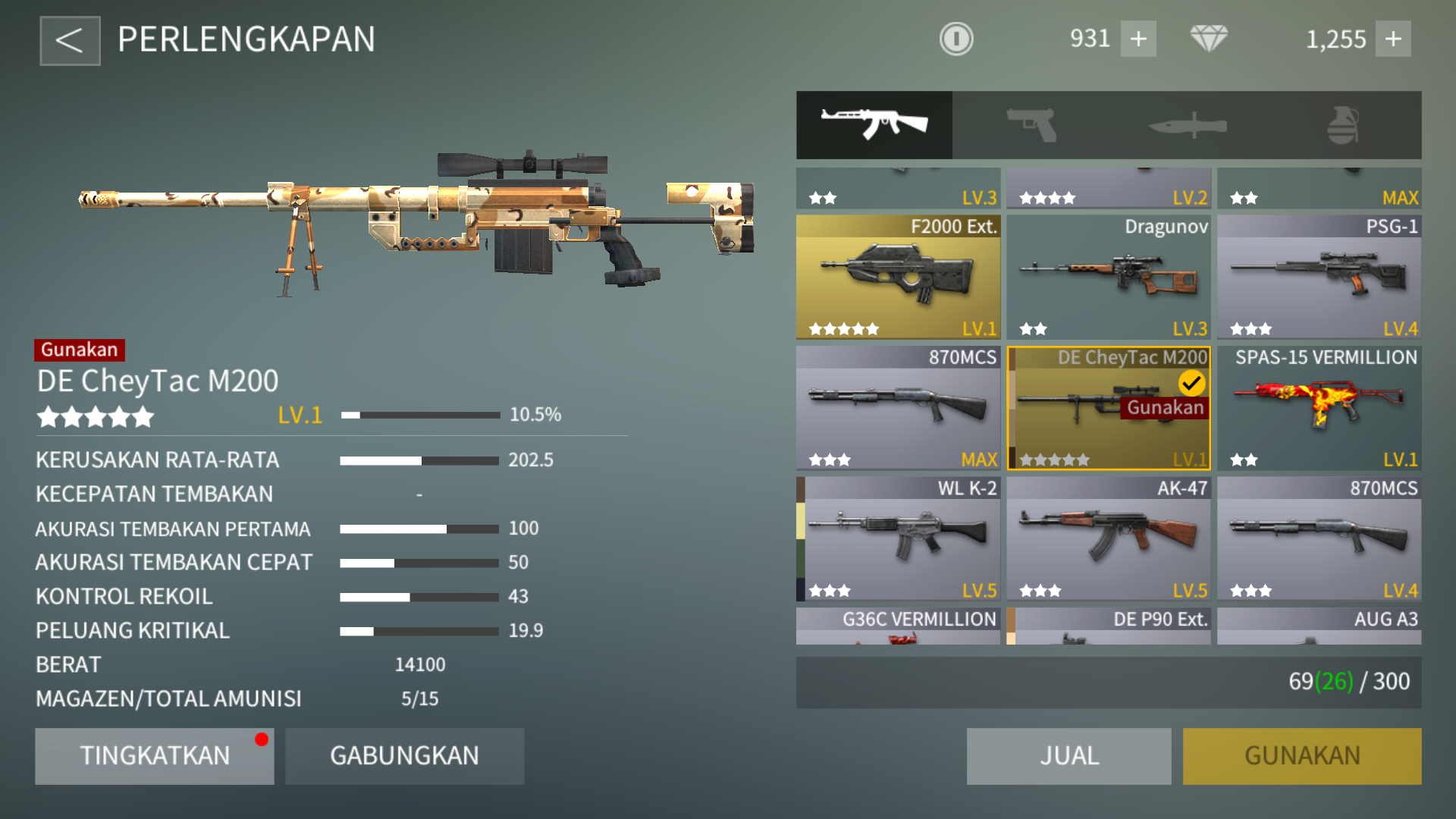Click the gold coin icon near 931
The height and width of the screenshot is (819, 1456).
pos(956,38)
